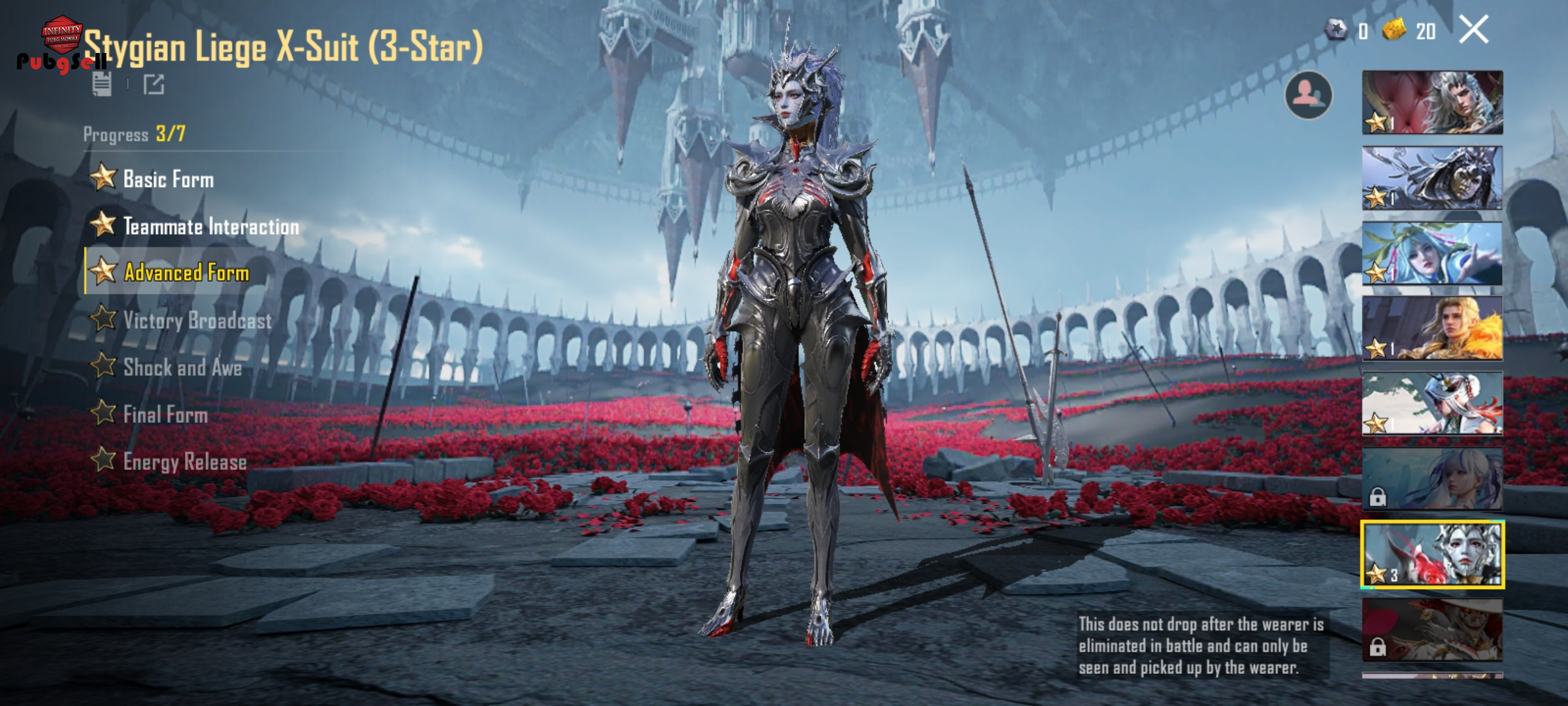The width and height of the screenshot is (1568, 706).
Task: Click the share arrow icon under the title
Action: point(154,84)
